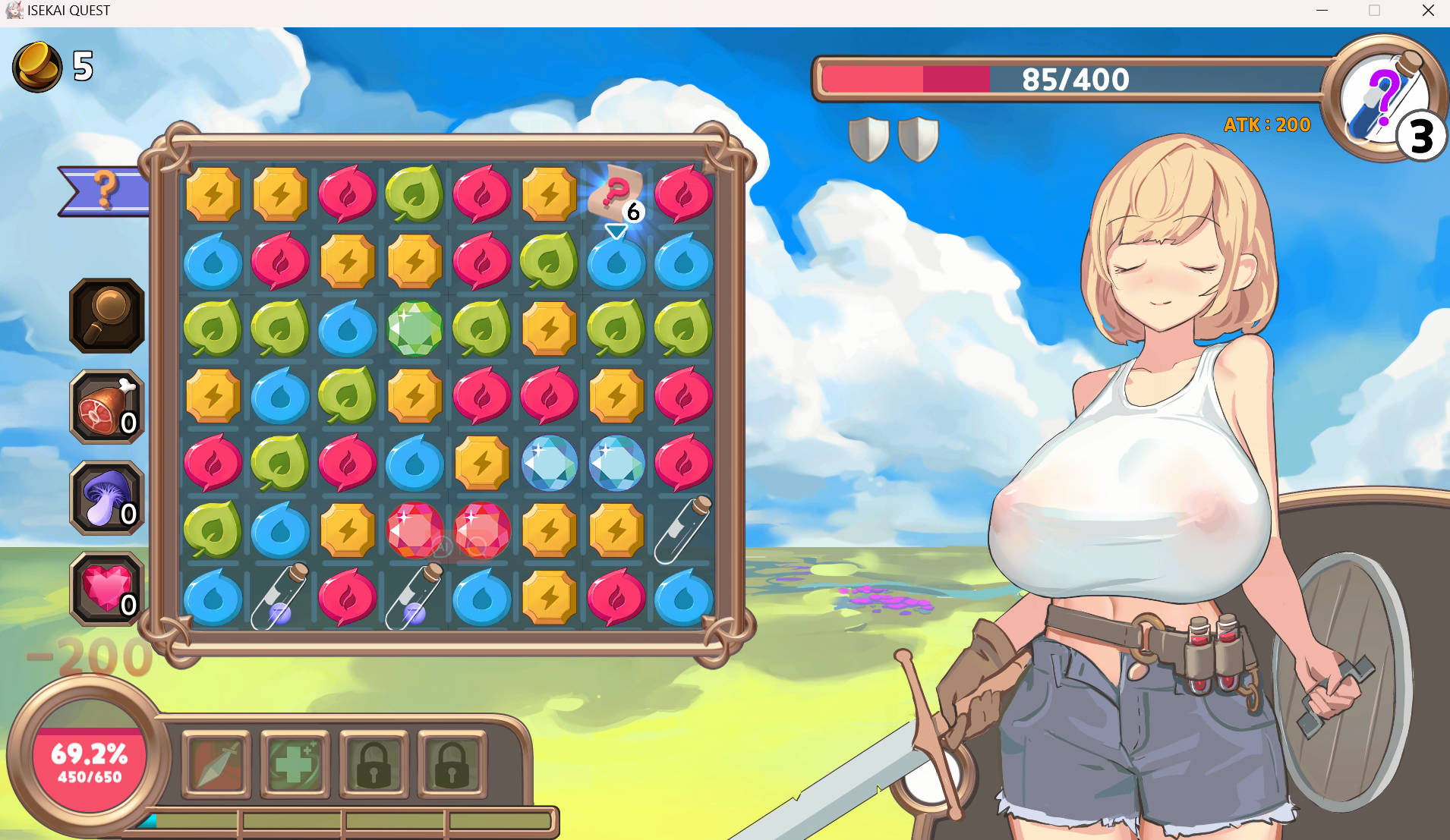Select the green emerald gem tile
The height and width of the screenshot is (840, 1450).
pyautogui.click(x=415, y=329)
